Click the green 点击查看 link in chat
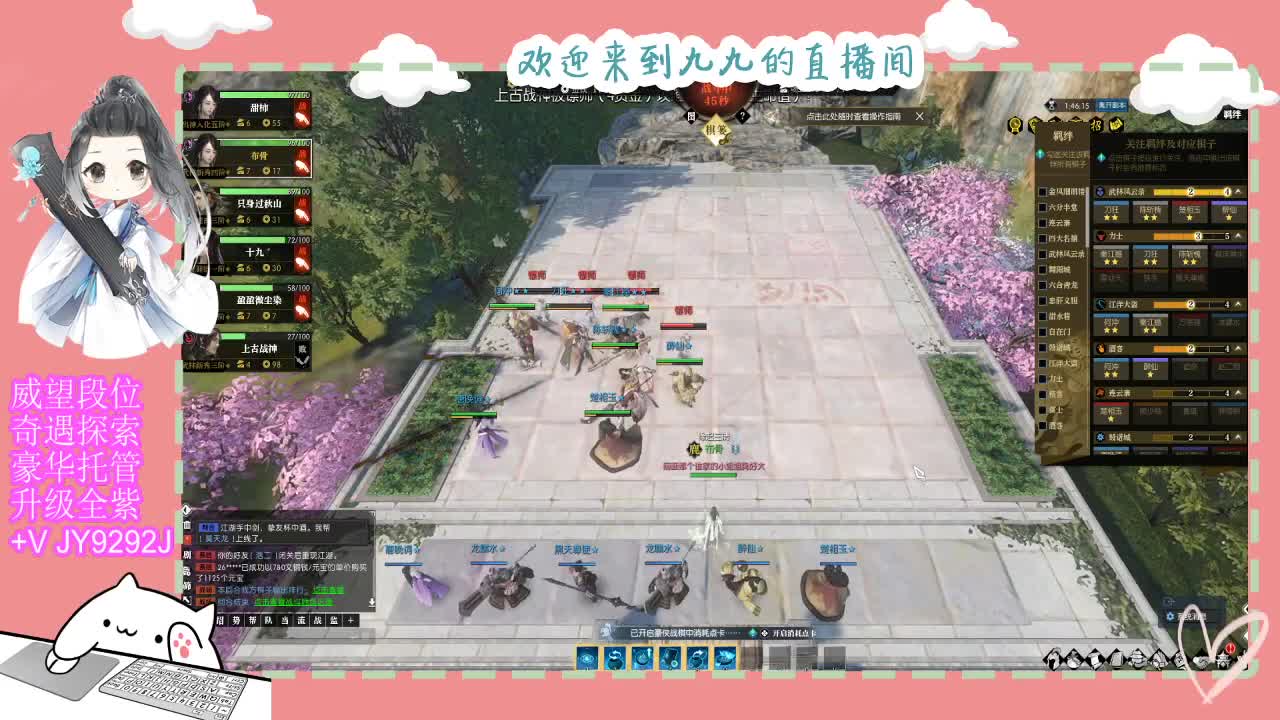 [329, 590]
